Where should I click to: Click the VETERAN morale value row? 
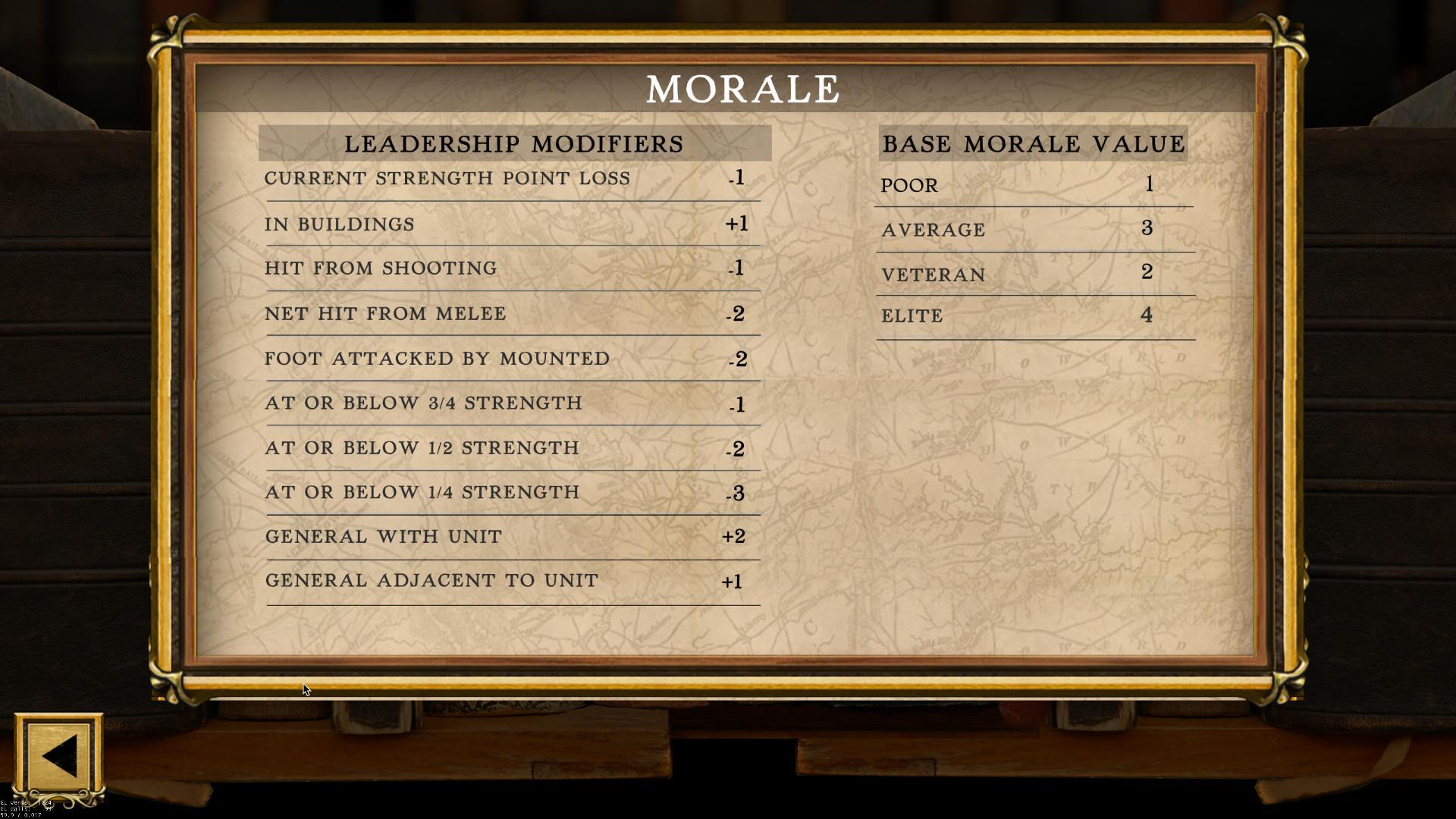click(x=932, y=275)
